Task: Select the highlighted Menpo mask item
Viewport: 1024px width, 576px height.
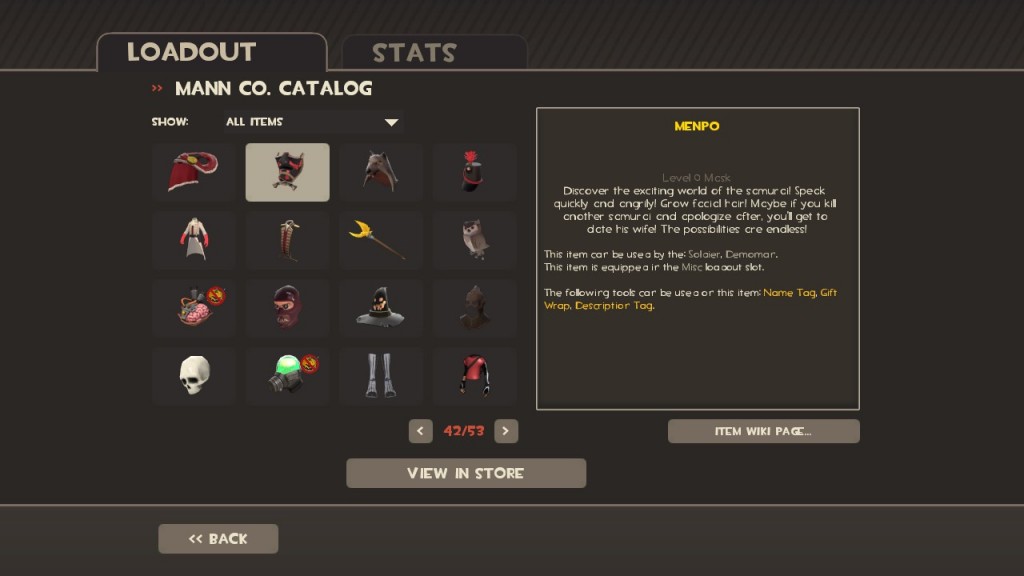Action: (x=287, y=172)
